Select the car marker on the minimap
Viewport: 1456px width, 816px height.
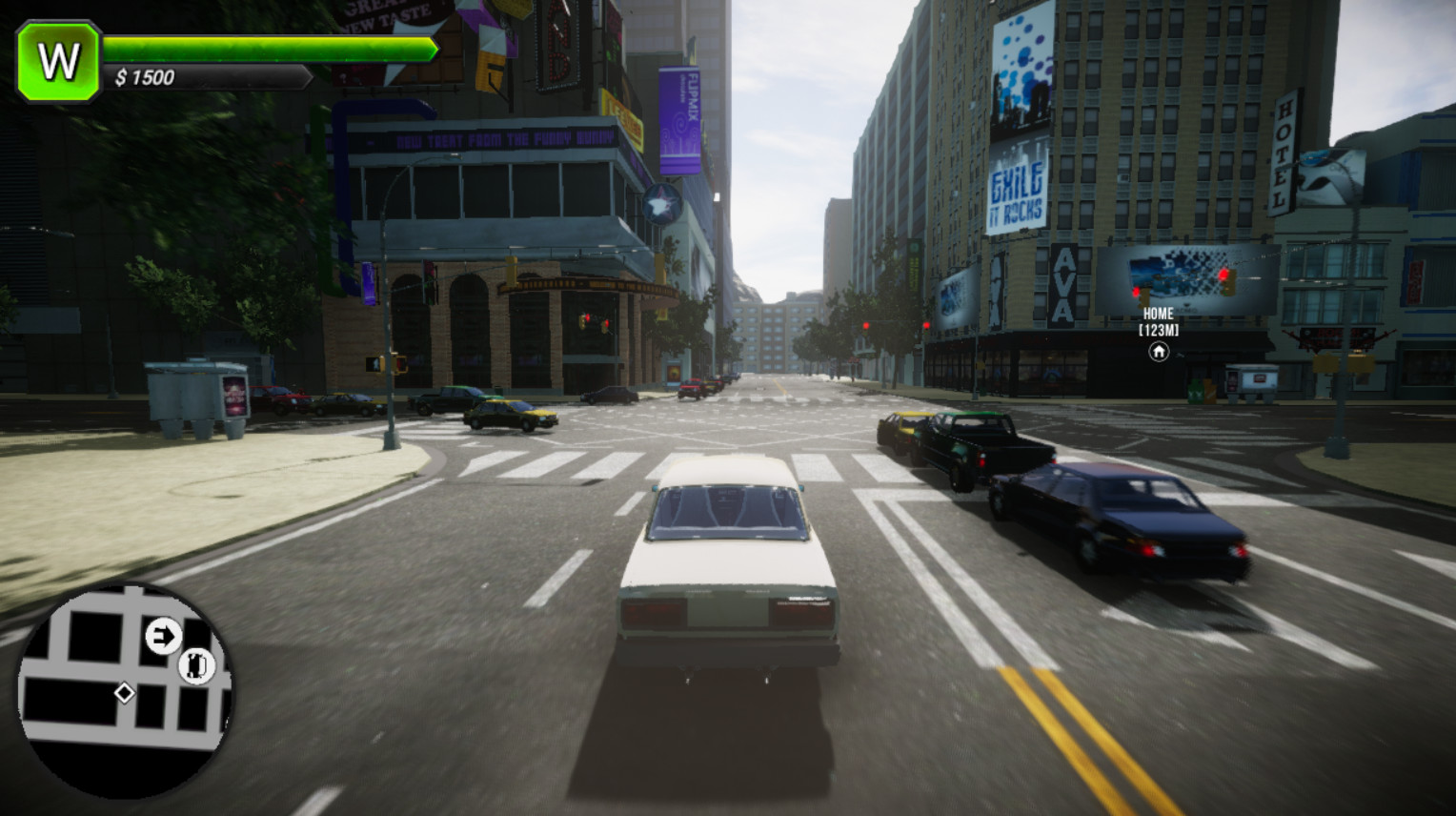coord(196,664)
